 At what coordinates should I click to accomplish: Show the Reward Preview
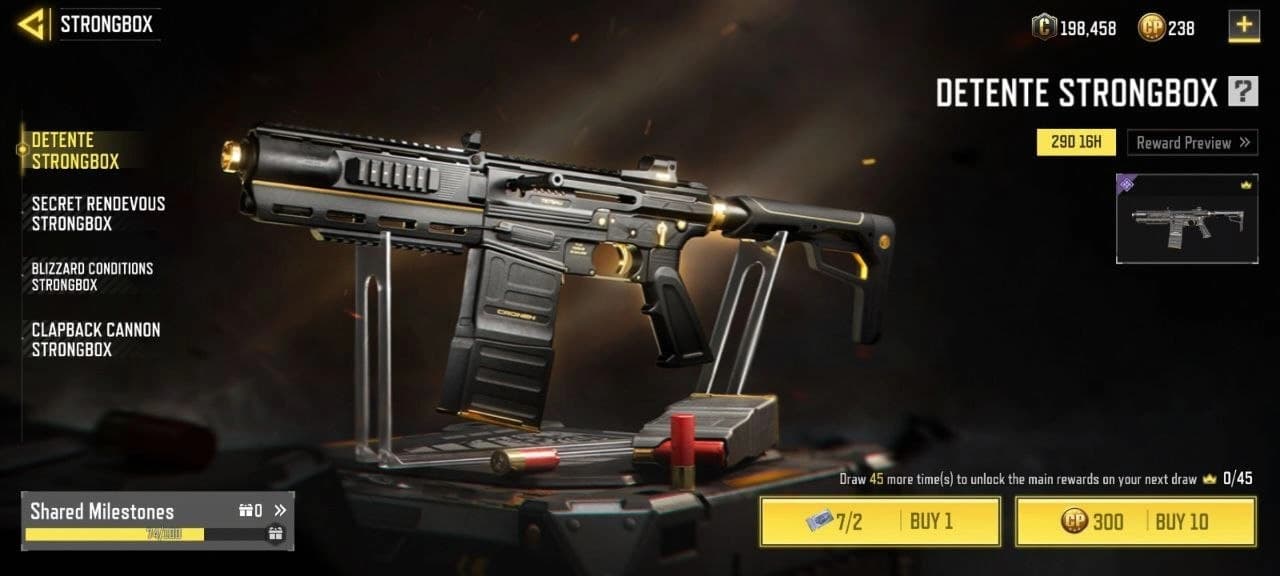(x=1193, y=143)
